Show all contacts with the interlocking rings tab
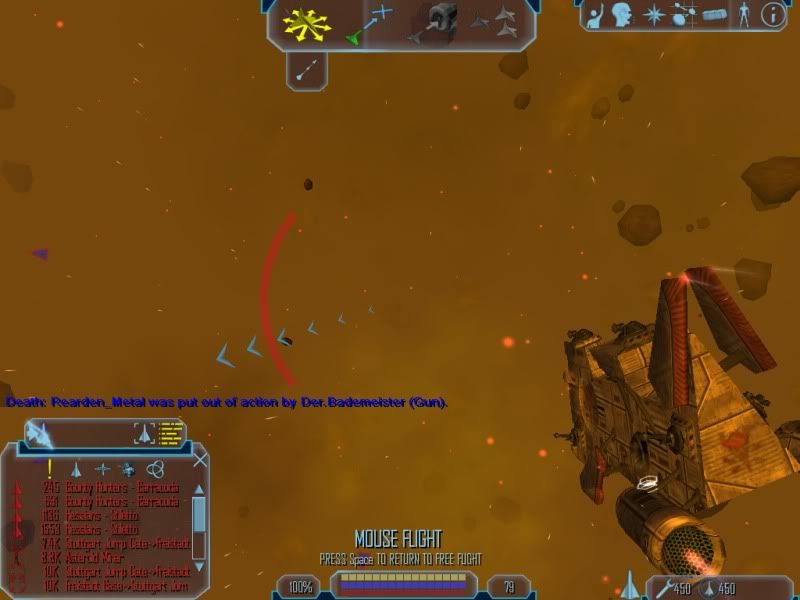 154,468
